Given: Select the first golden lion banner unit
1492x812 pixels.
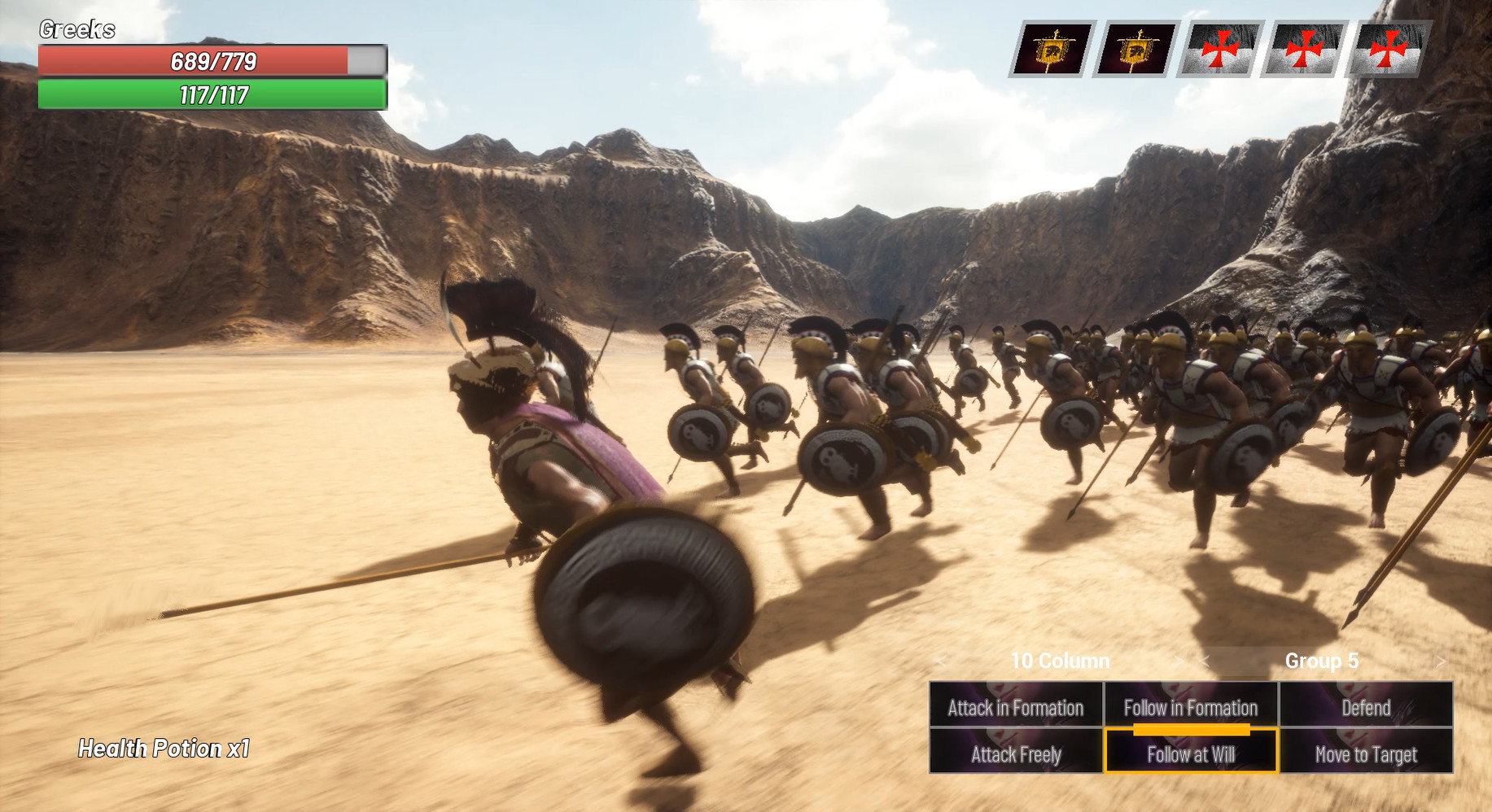Looking at the screenshot, I should tap(1052, 51).
